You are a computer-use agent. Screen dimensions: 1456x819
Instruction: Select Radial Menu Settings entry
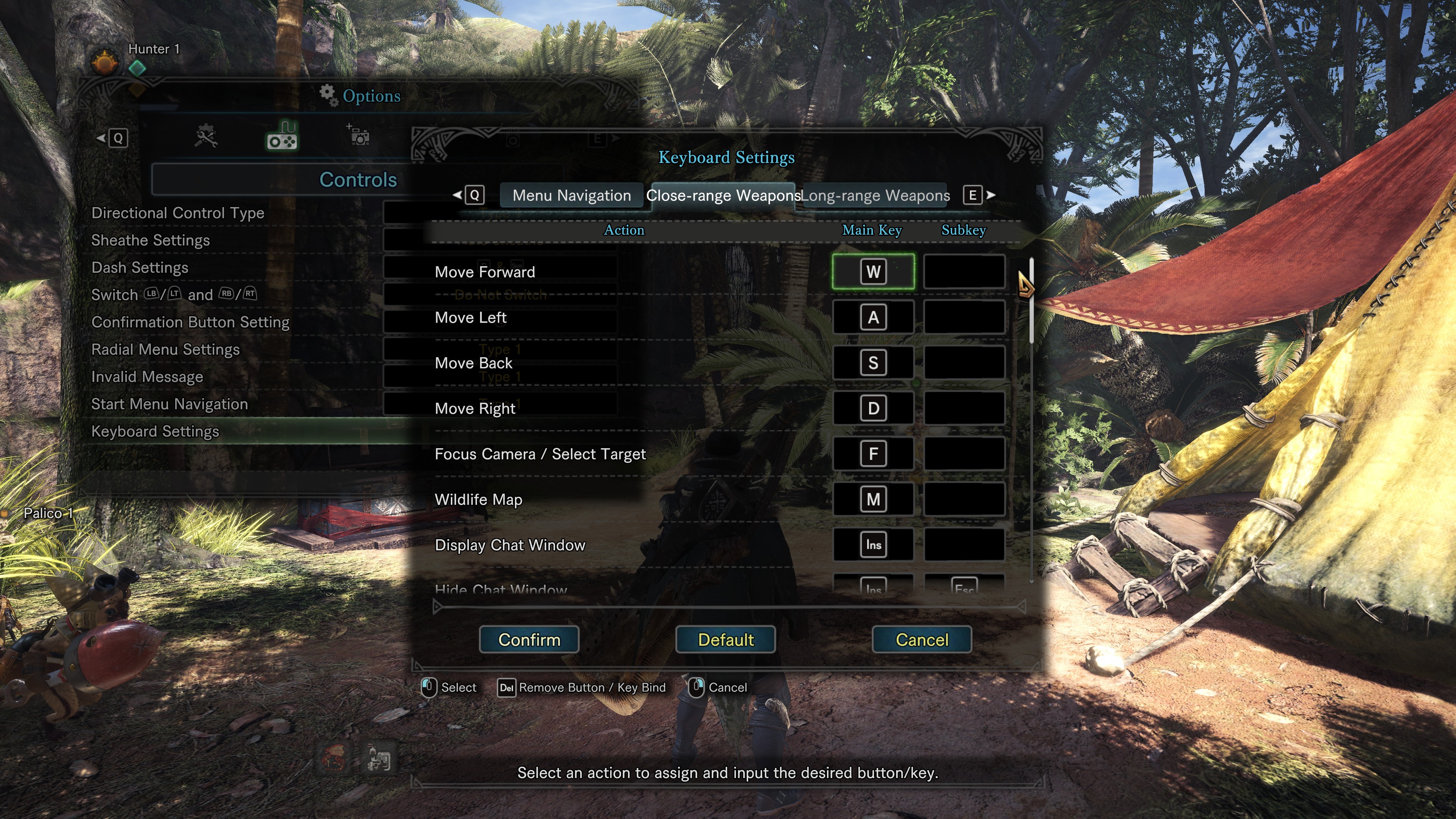point(165,349)
